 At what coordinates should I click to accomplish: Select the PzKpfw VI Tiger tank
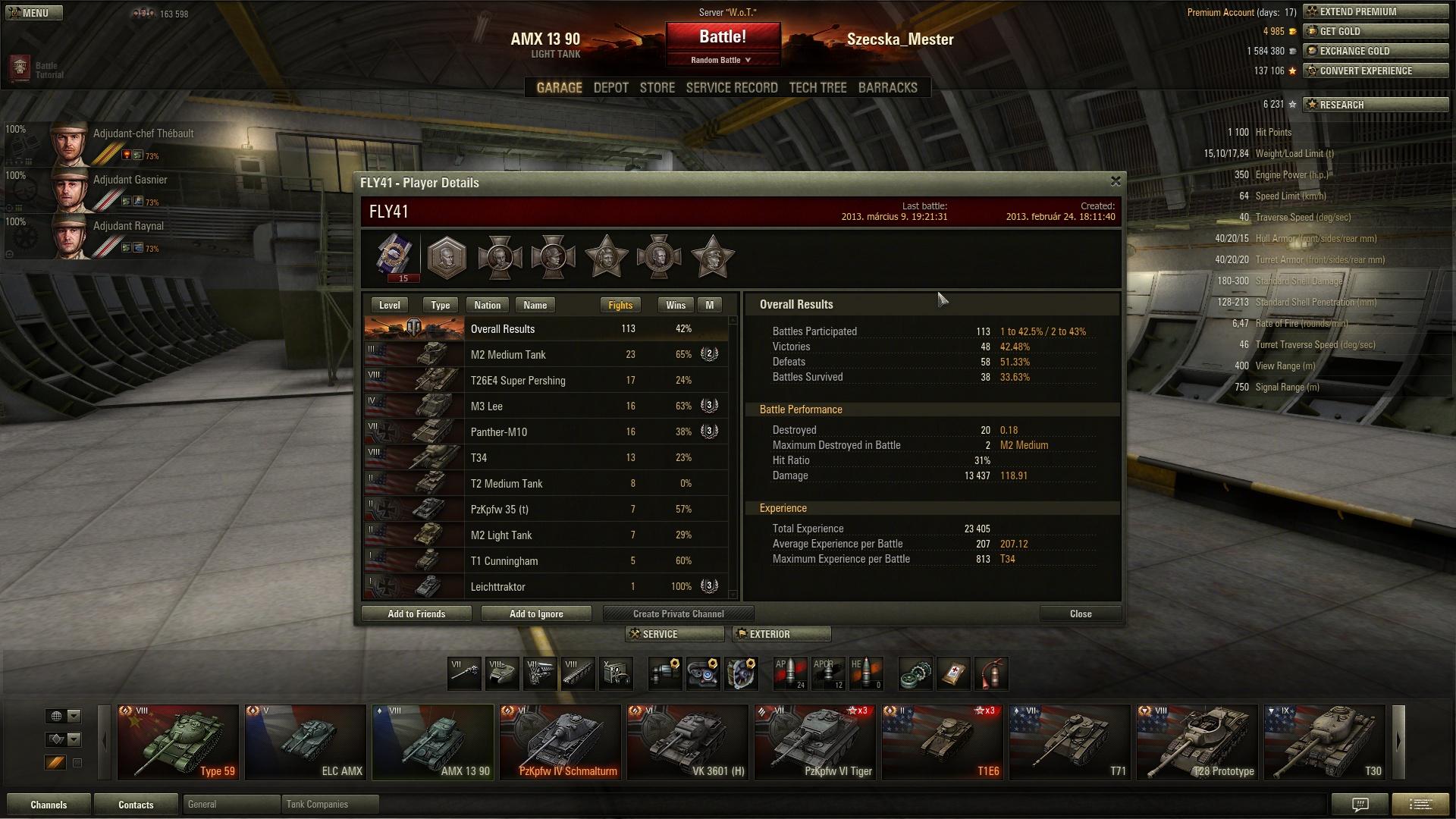[x=815, y=742]
